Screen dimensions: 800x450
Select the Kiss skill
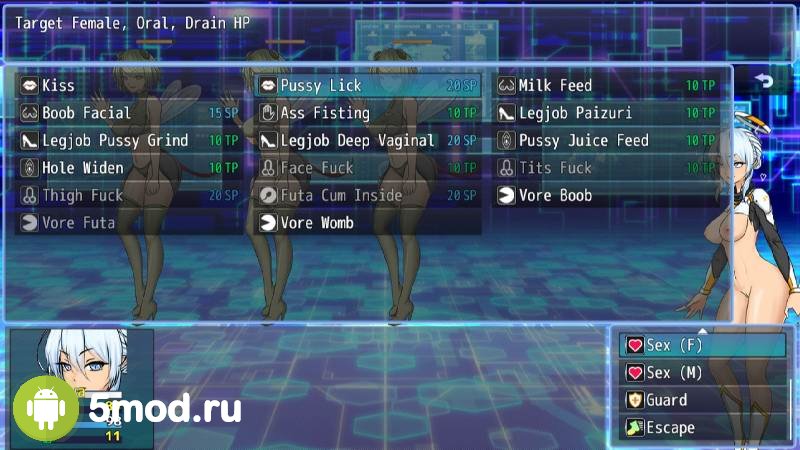(x=128, y=86)
